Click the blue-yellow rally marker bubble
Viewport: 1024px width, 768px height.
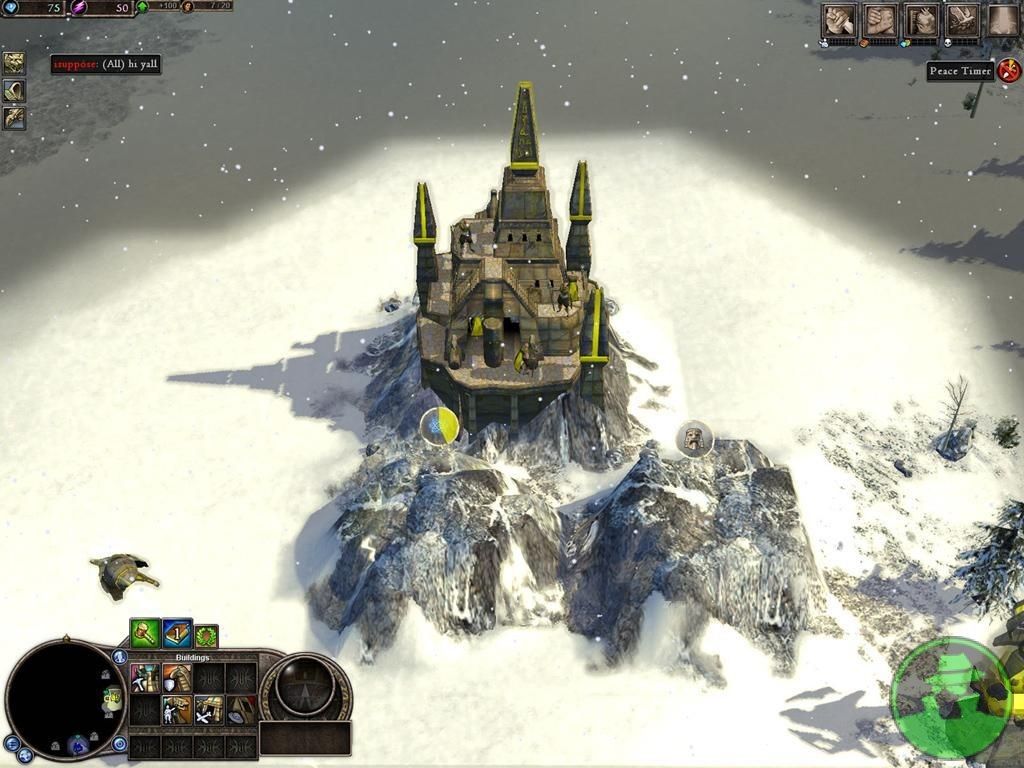click(439, 426)
